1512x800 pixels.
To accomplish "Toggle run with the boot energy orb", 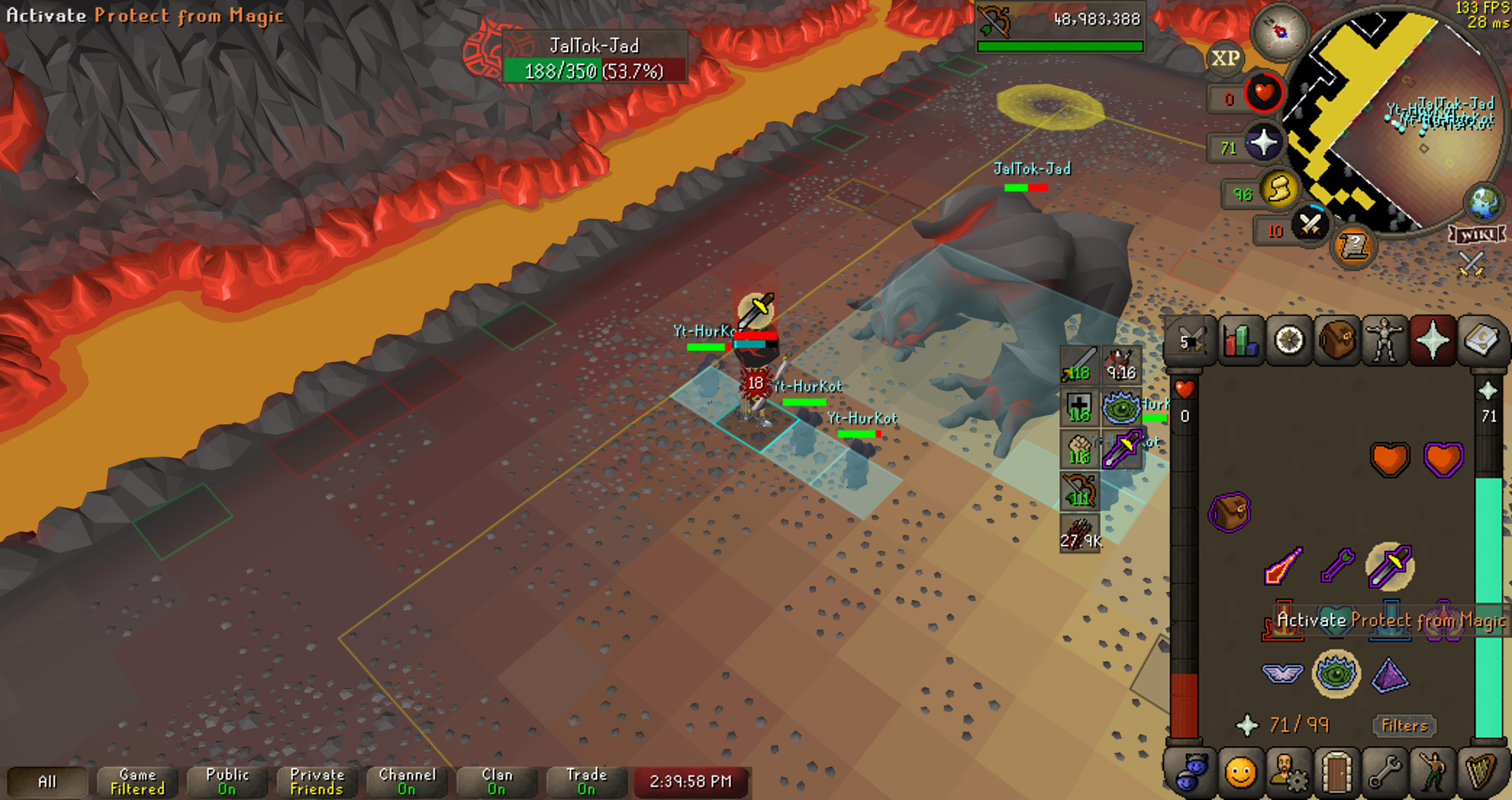I will (1279, 189).
